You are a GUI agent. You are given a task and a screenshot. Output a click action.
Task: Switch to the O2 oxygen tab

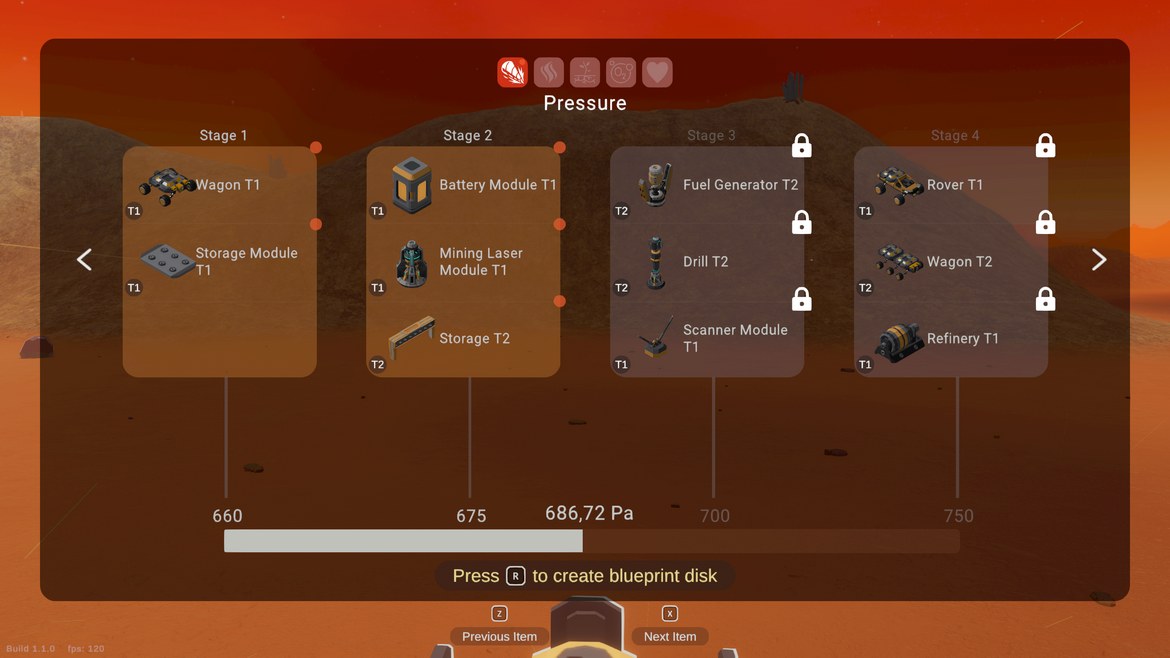[x=621, y=72]
